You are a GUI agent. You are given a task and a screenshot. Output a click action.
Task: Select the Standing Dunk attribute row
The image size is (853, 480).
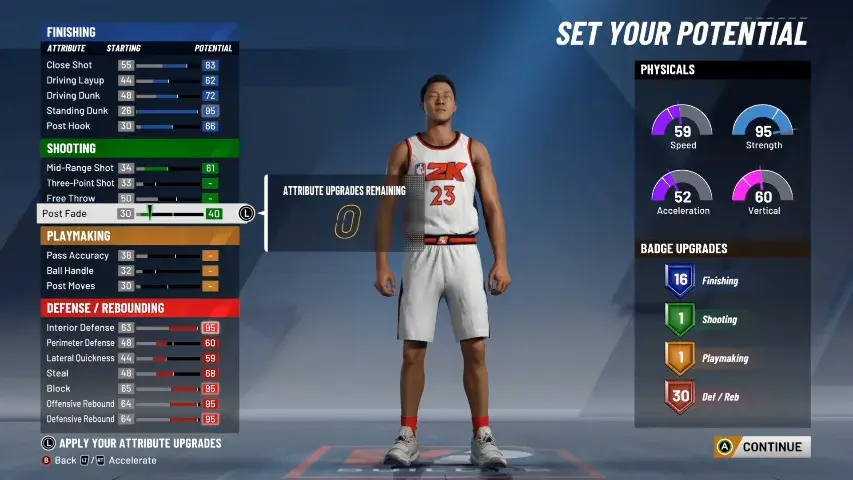tap(138, 111)
